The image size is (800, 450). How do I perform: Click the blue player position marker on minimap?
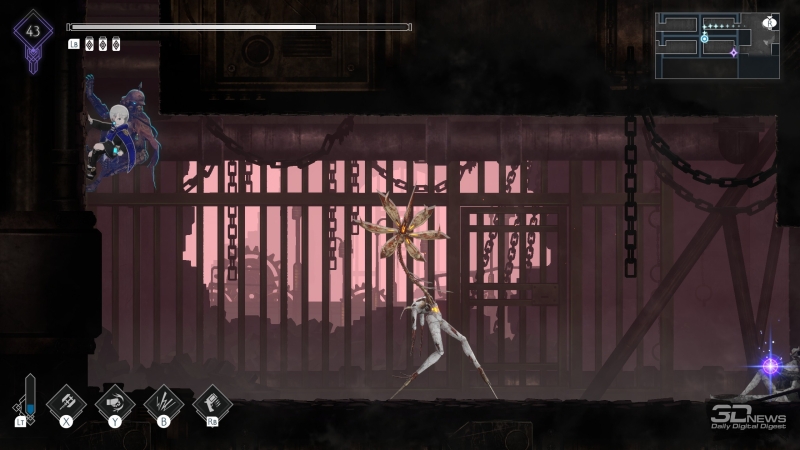[x=704, y=38]
